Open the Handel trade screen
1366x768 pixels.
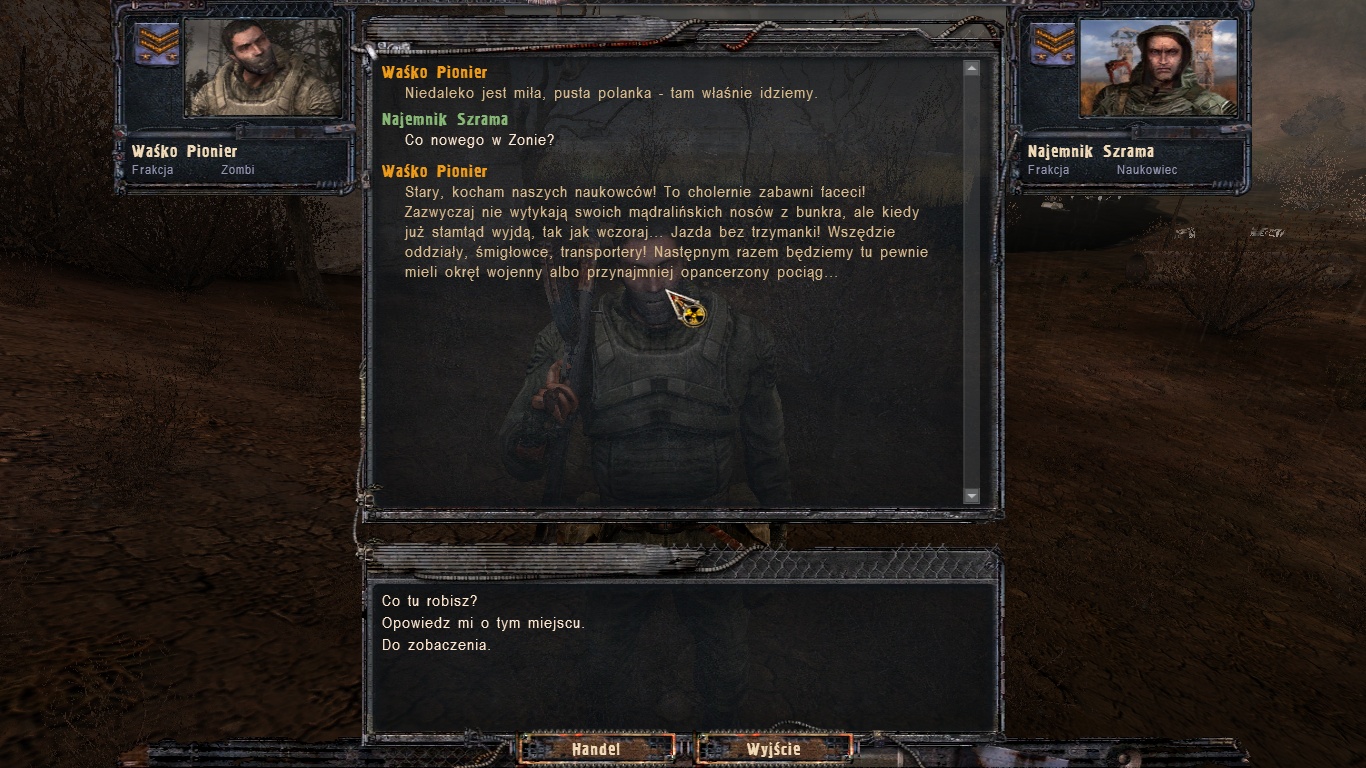(596, 748)
